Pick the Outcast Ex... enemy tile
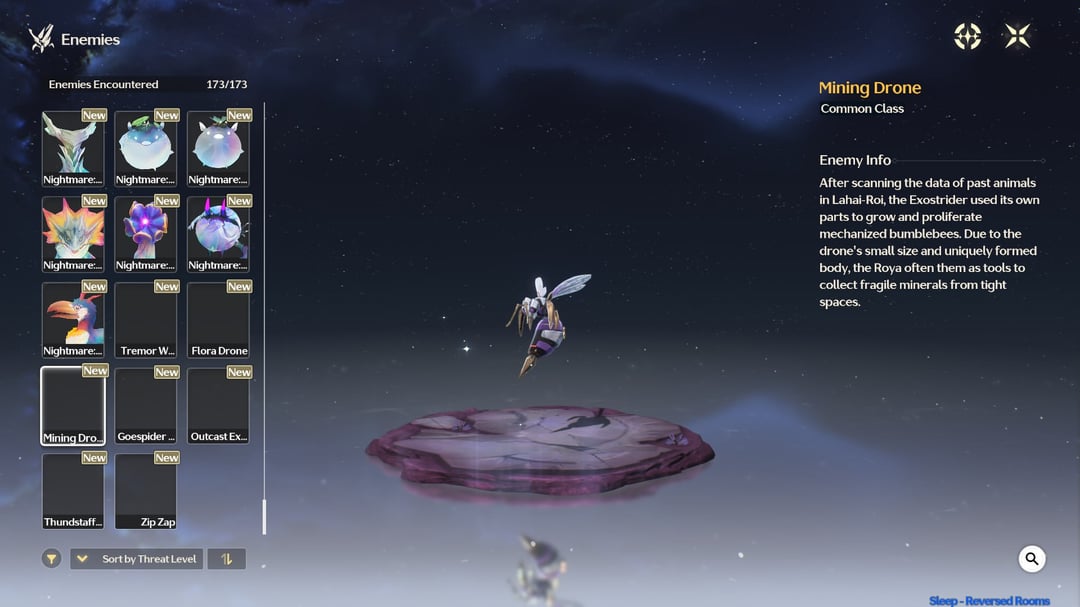This screenshot has height=607, width=1080. [218, 405]
